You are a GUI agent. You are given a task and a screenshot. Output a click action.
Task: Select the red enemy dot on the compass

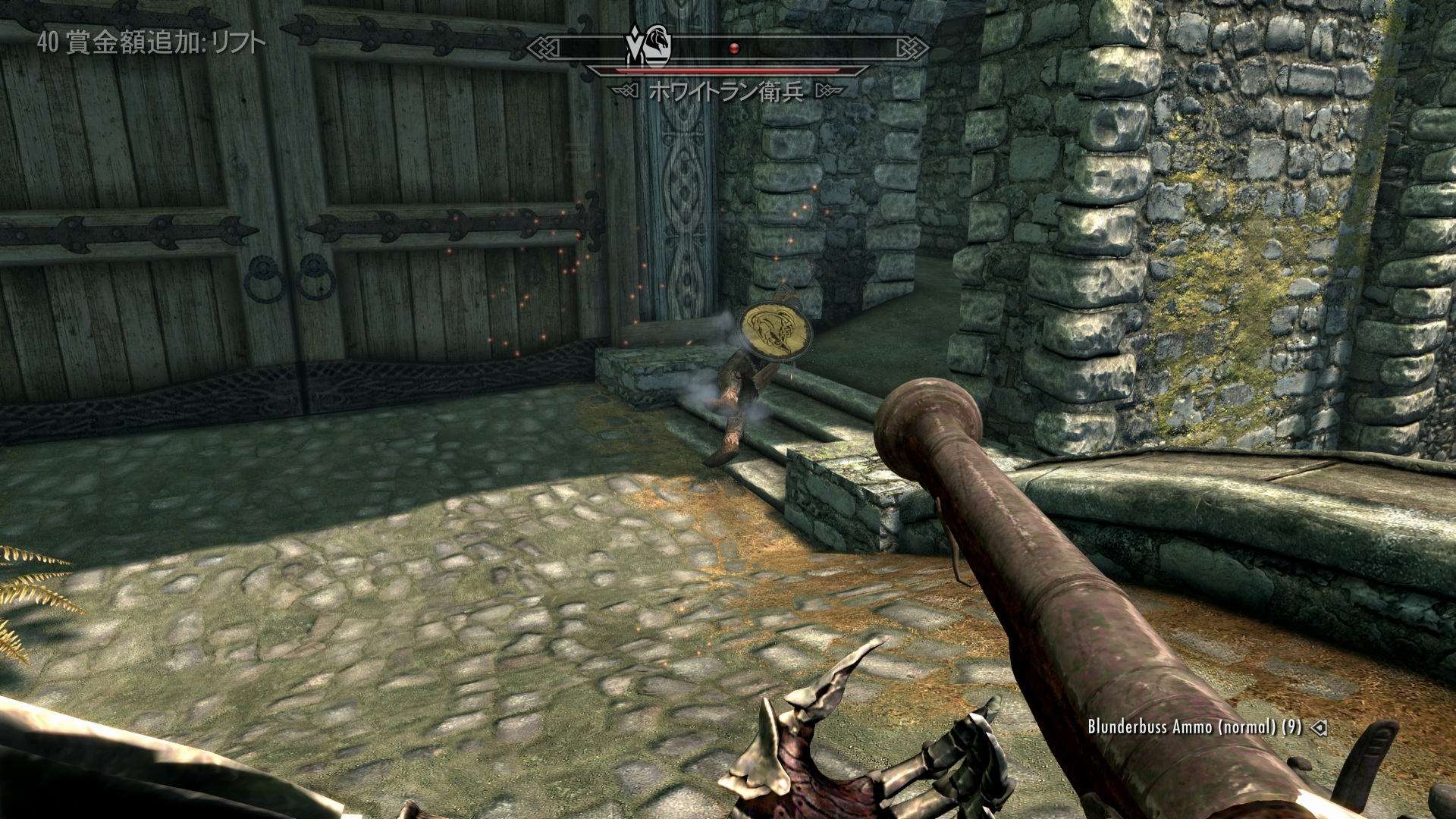[733, 48]
